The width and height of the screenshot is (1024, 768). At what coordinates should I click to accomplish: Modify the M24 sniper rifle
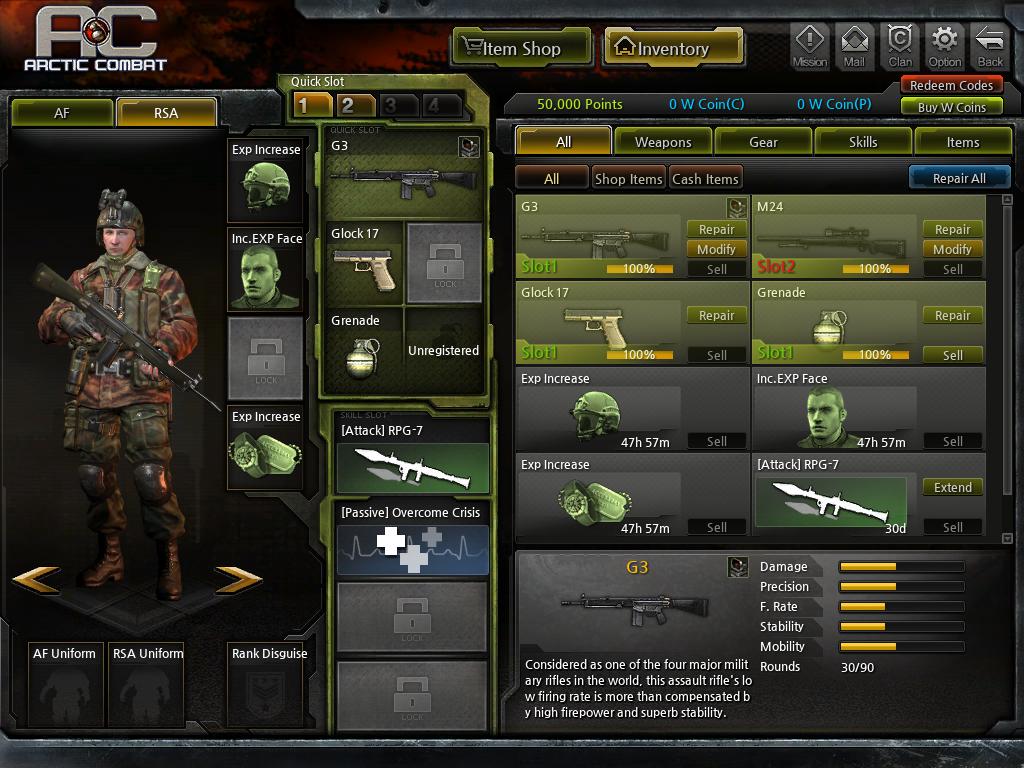[952, 249]
